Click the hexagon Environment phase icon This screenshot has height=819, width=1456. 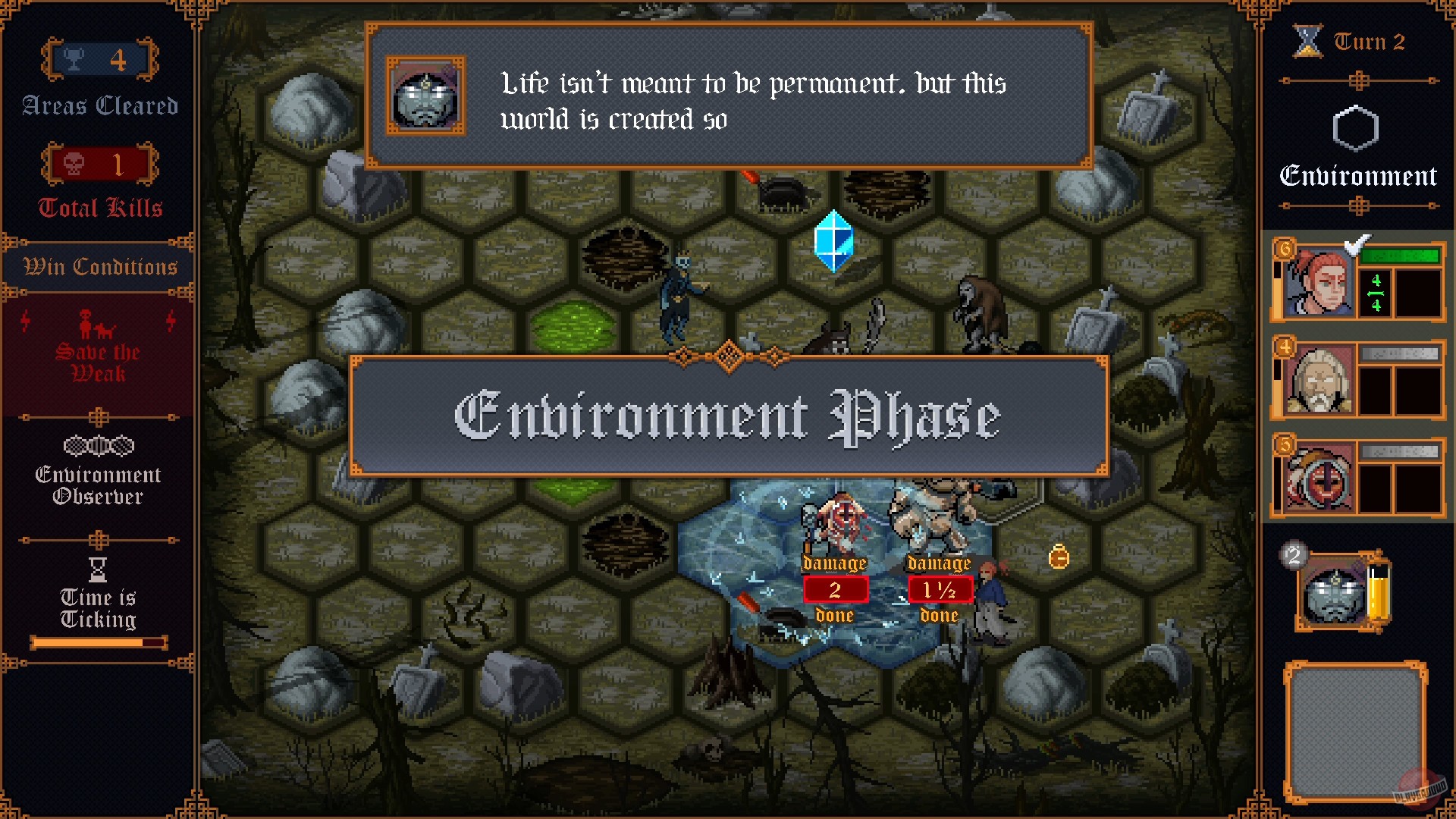click(1357, 127)
